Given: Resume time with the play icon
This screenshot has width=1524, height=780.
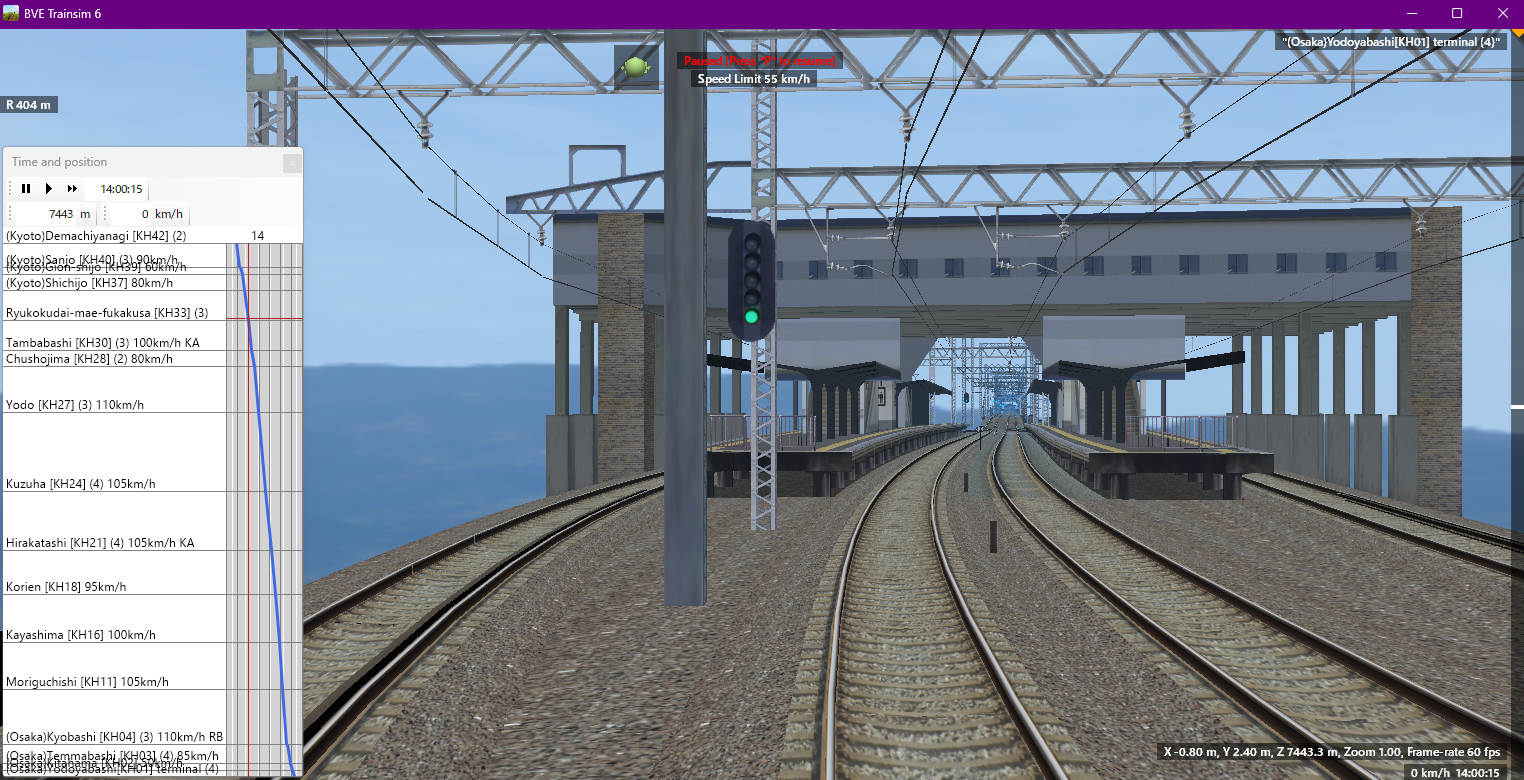Looking at the screenshot, I should (48, 188).
